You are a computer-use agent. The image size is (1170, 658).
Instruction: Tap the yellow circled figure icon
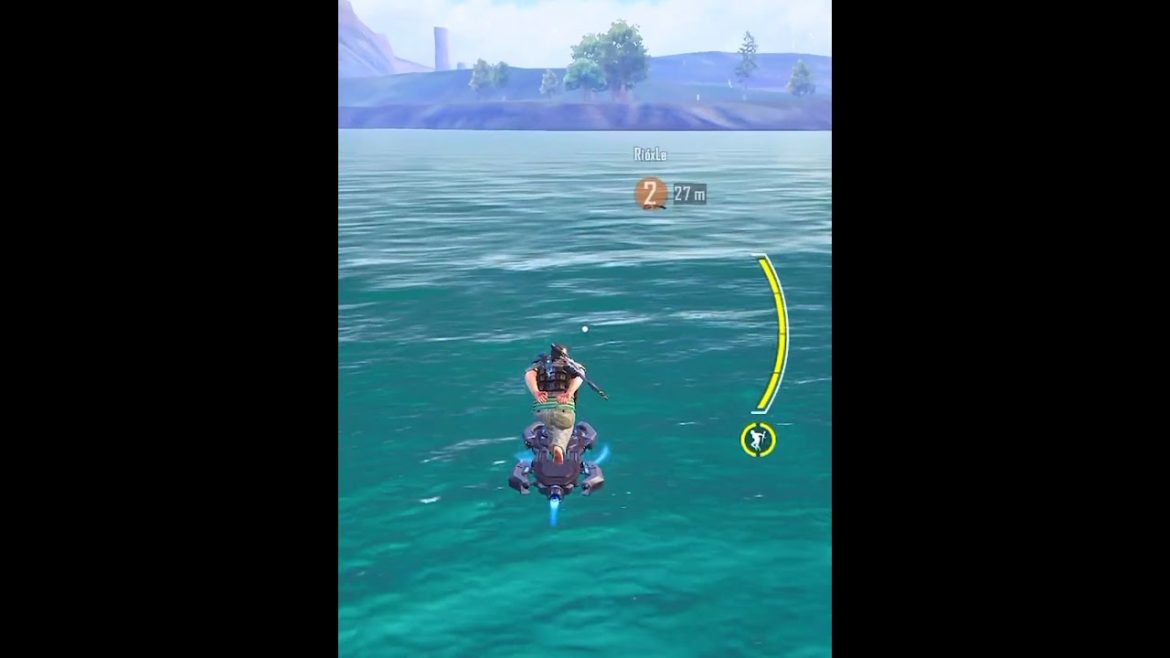[x=758, y=439]
